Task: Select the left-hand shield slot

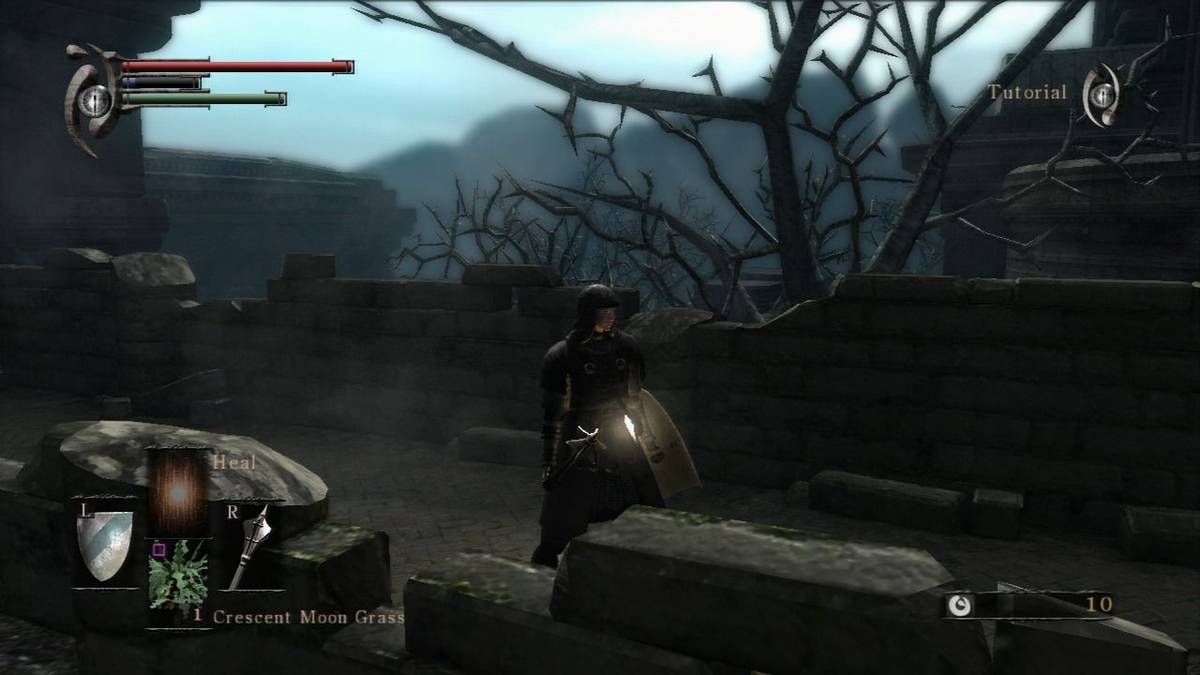Action: (x=105, y=546)
